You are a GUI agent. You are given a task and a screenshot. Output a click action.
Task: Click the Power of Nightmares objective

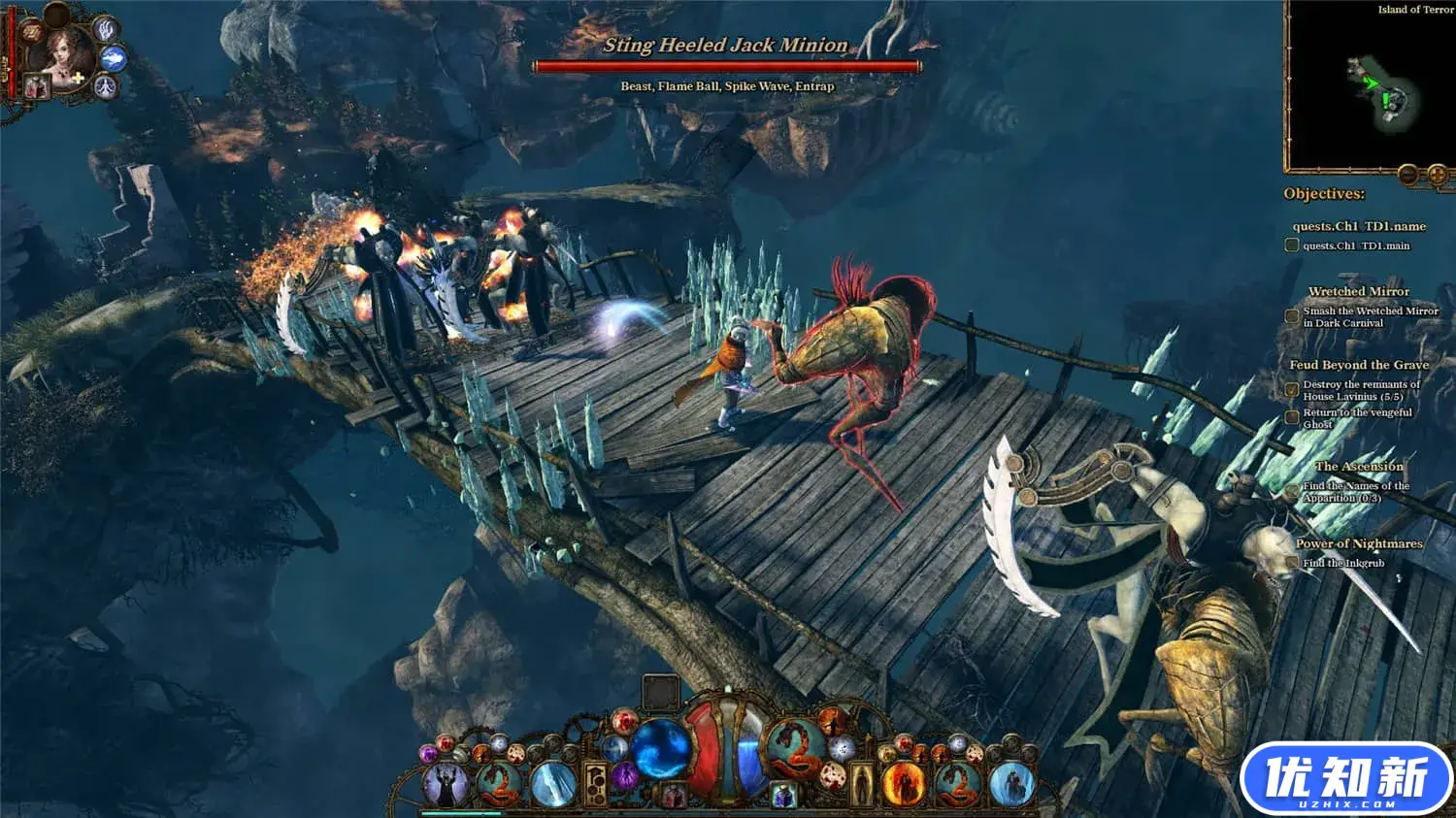click(1359, 544)
